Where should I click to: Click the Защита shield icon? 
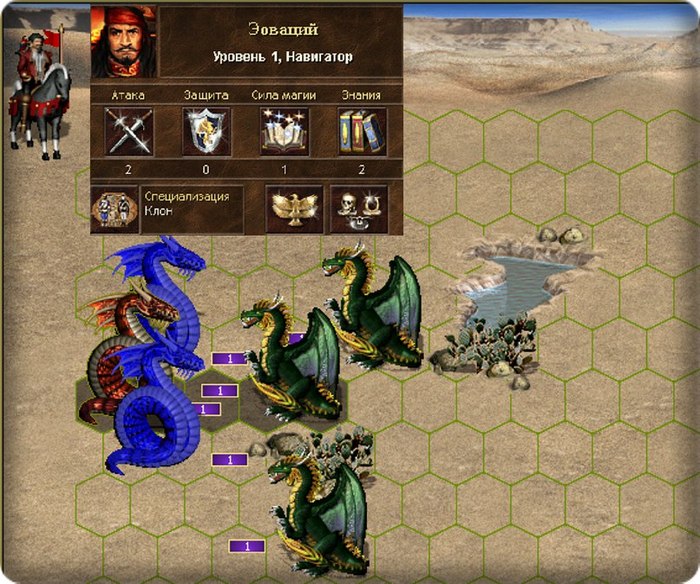[207, 131]
